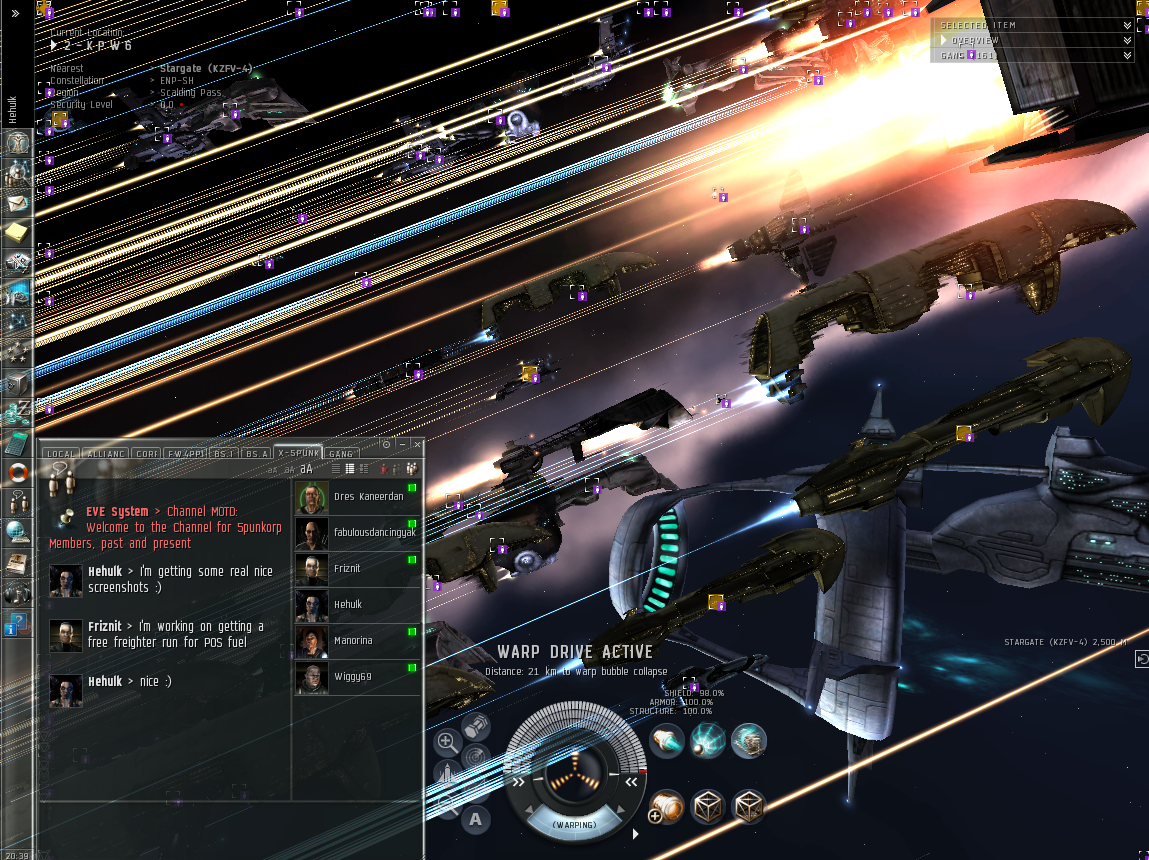This screenshot has width=1149, height=860.
Task: Click the zoom-in magnifier HUD button
Action: click(x=447, y=741)
